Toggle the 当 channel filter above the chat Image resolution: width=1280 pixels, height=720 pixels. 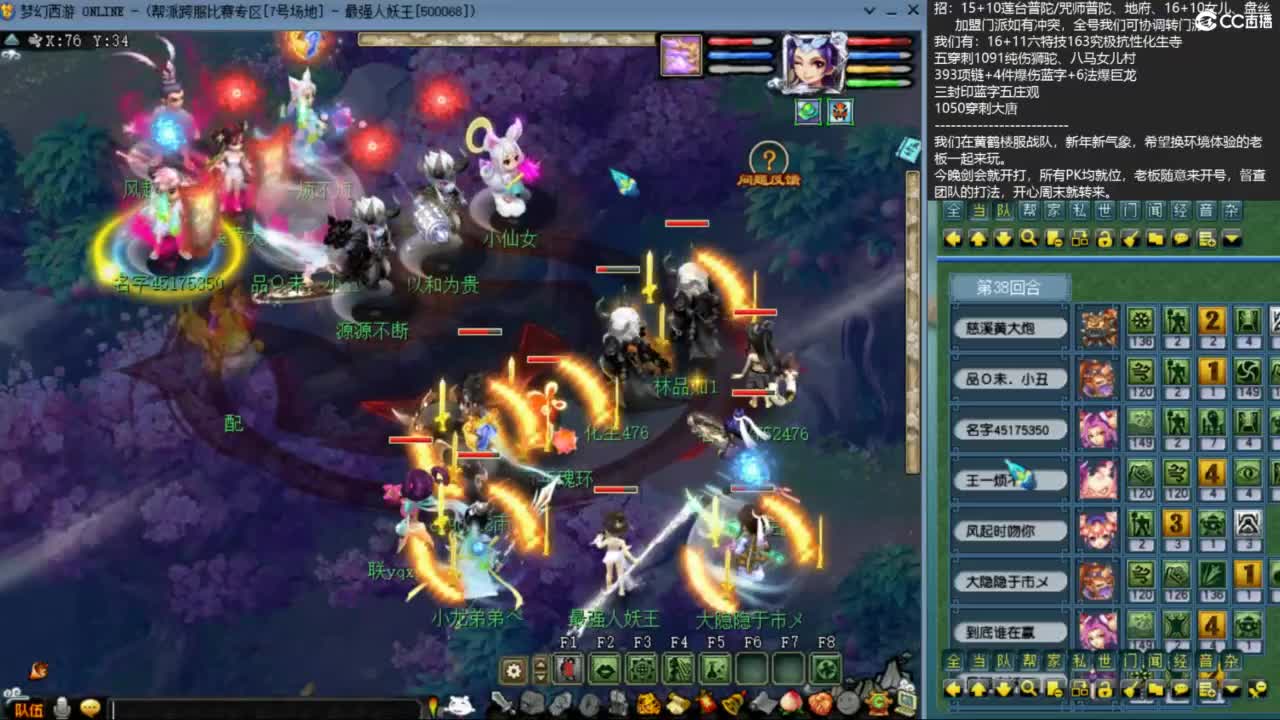pyautogui.click(x=980, y=211)
